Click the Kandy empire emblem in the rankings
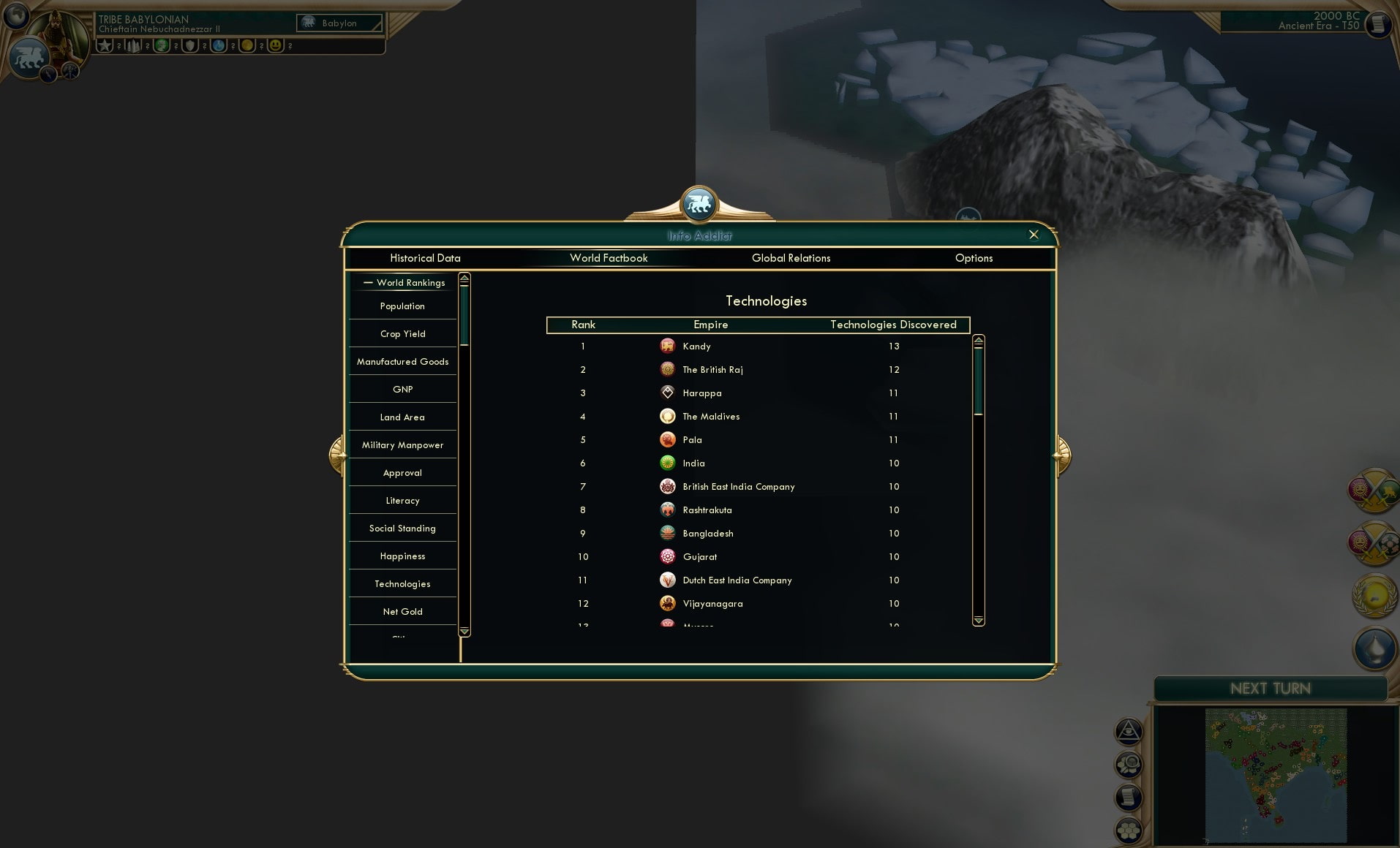1400x848 pixels. (668, 346)
